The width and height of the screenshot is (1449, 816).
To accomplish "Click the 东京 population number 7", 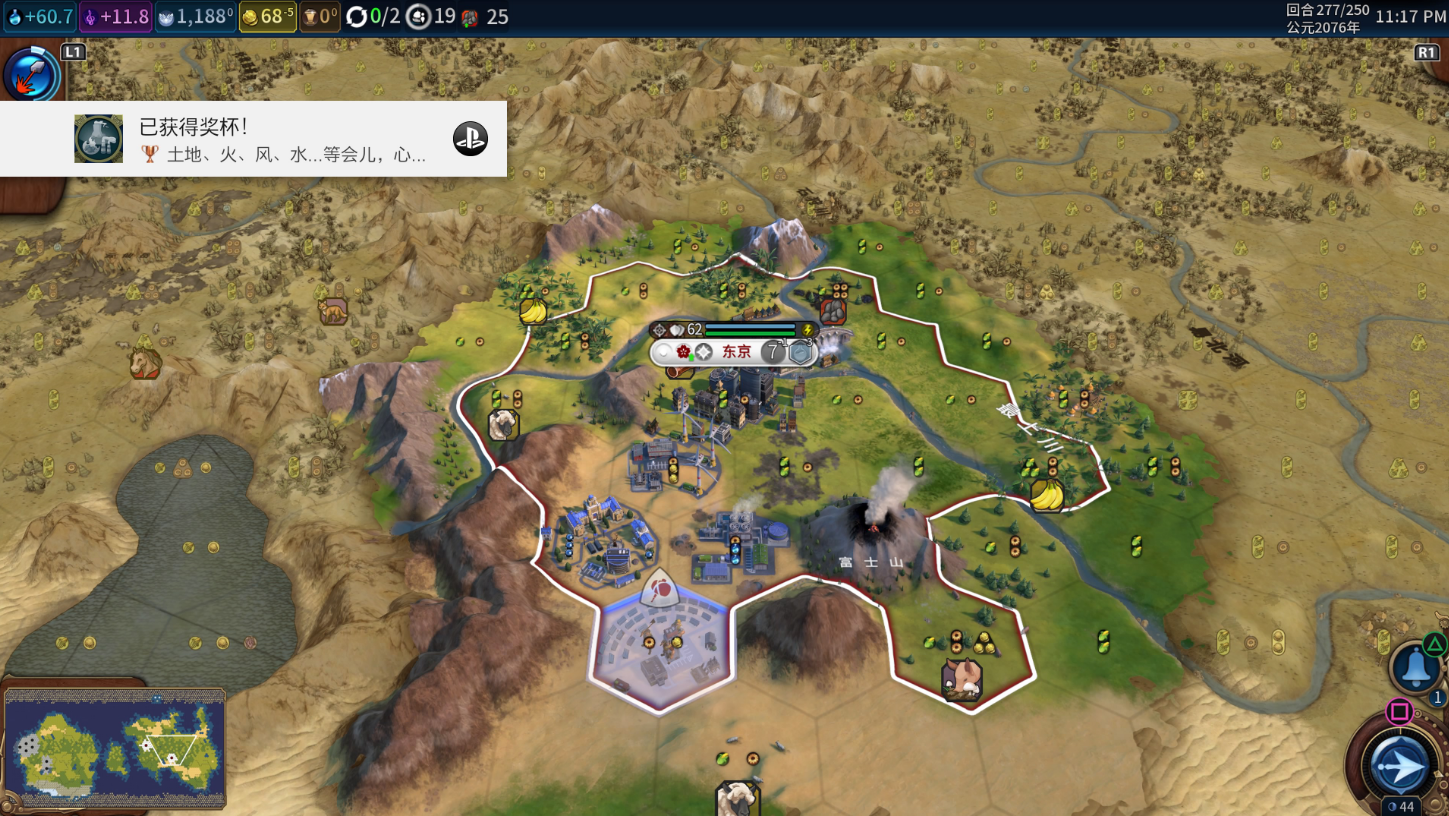I will (x=773, y=352).
